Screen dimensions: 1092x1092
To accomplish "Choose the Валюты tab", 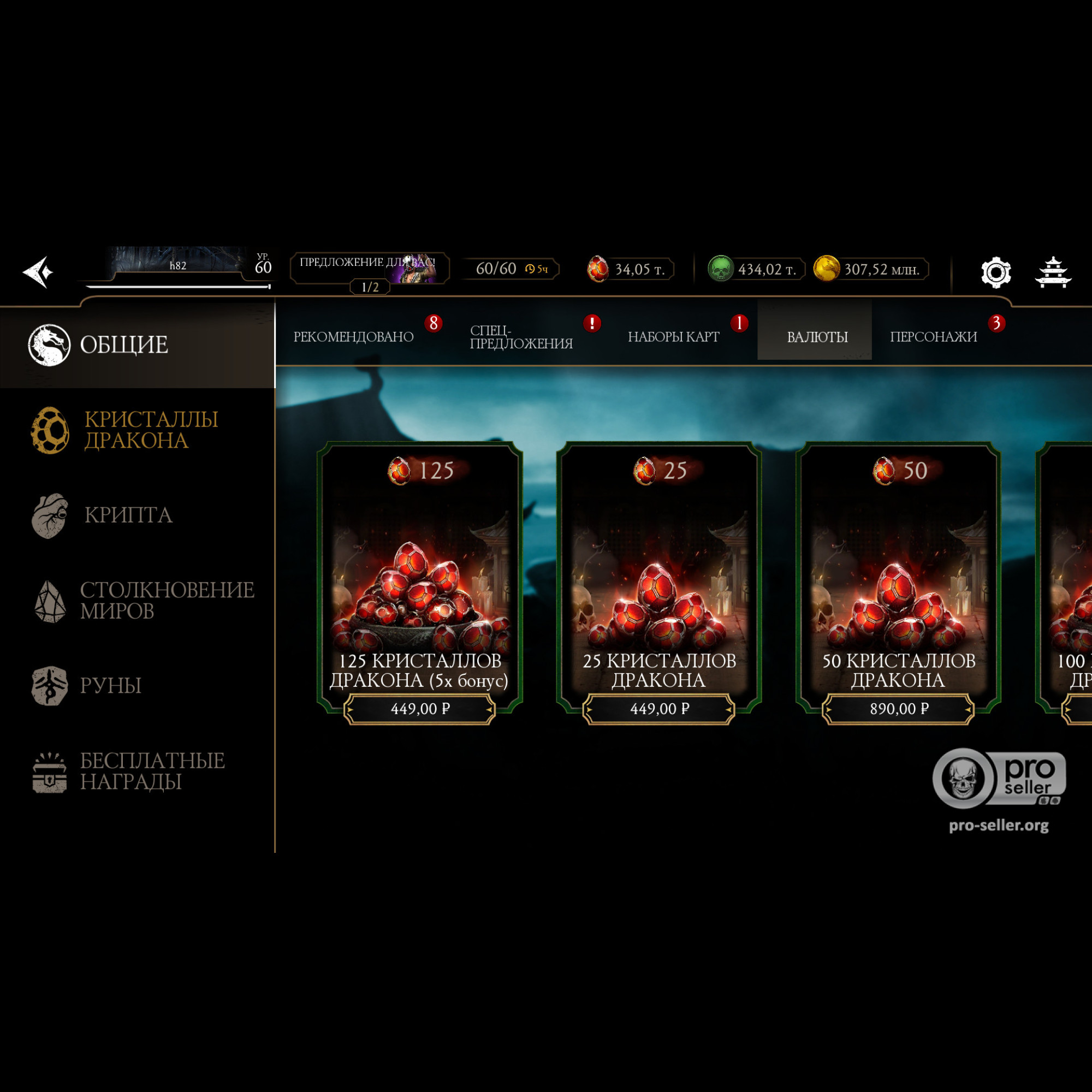I will [x=817, y=337].
